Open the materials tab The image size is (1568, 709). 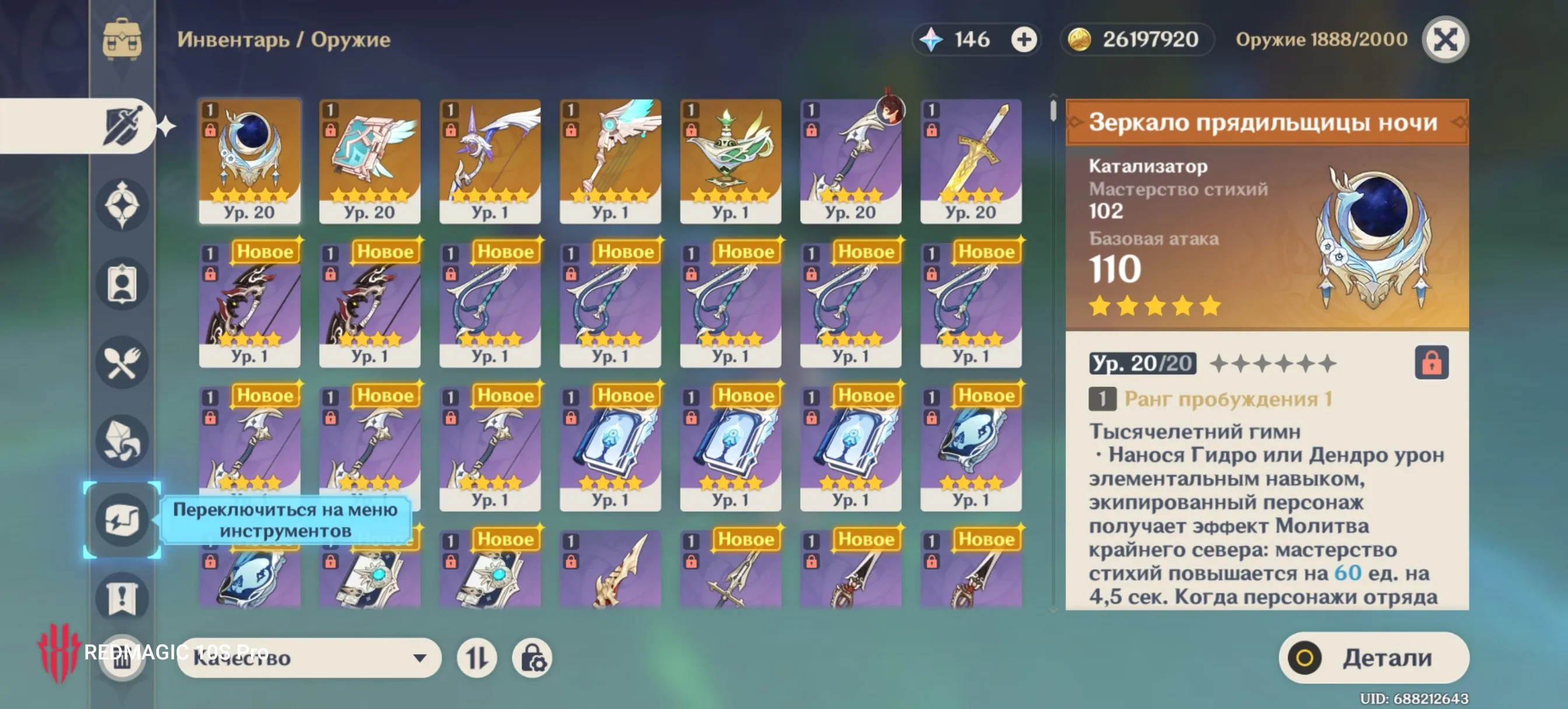tap(122, 441)
